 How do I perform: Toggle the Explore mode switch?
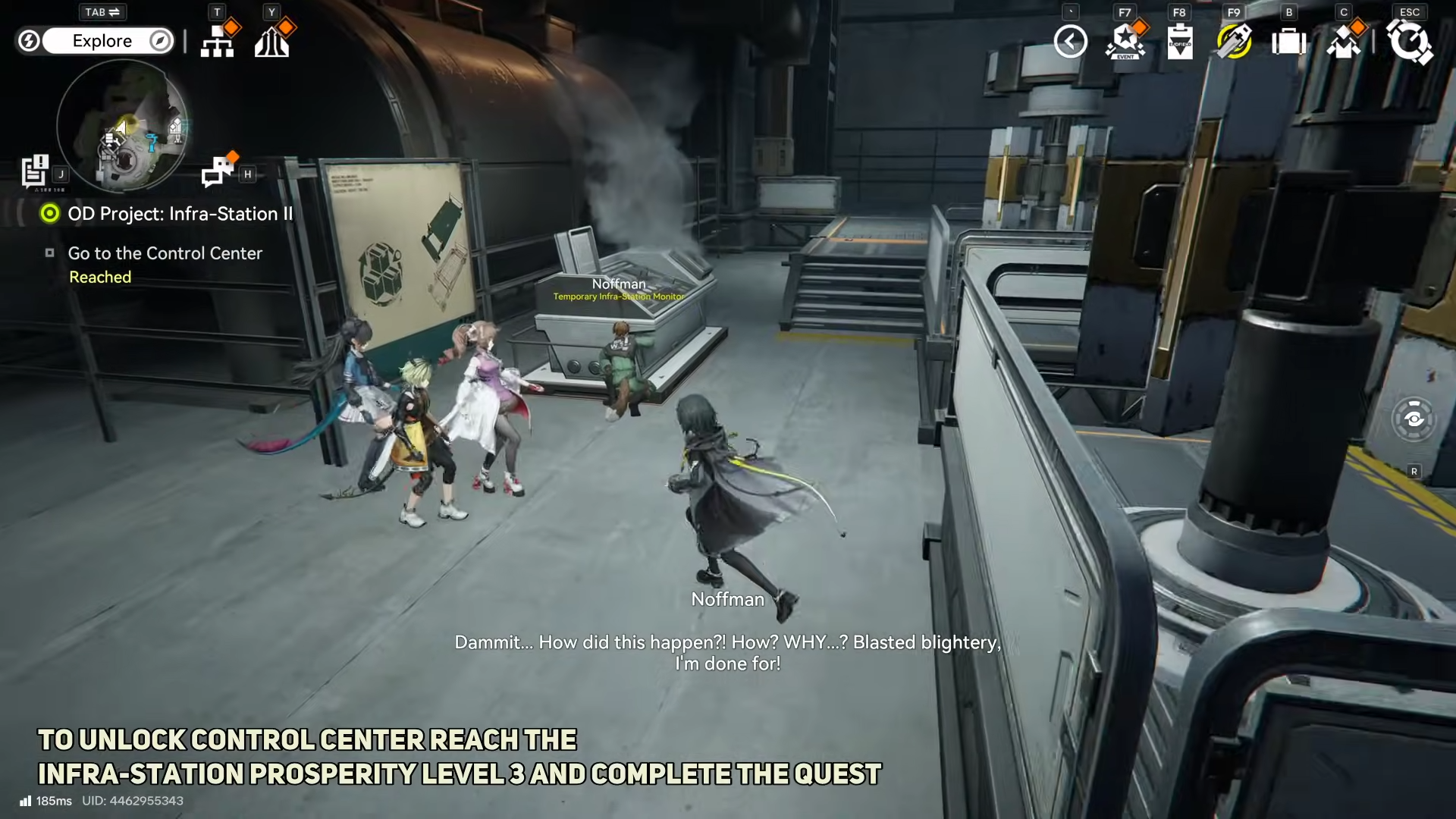pyautogui.click(x=102, y=41)
